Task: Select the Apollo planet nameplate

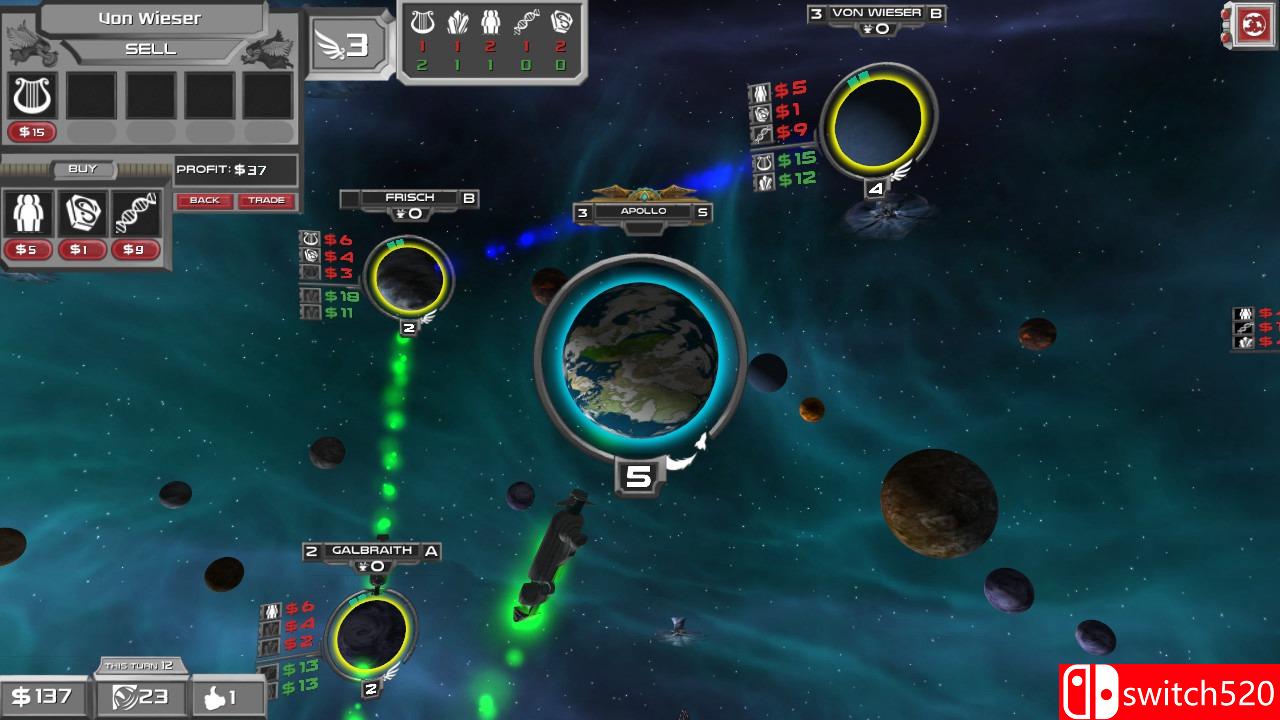Action: (x=643, y=212)
